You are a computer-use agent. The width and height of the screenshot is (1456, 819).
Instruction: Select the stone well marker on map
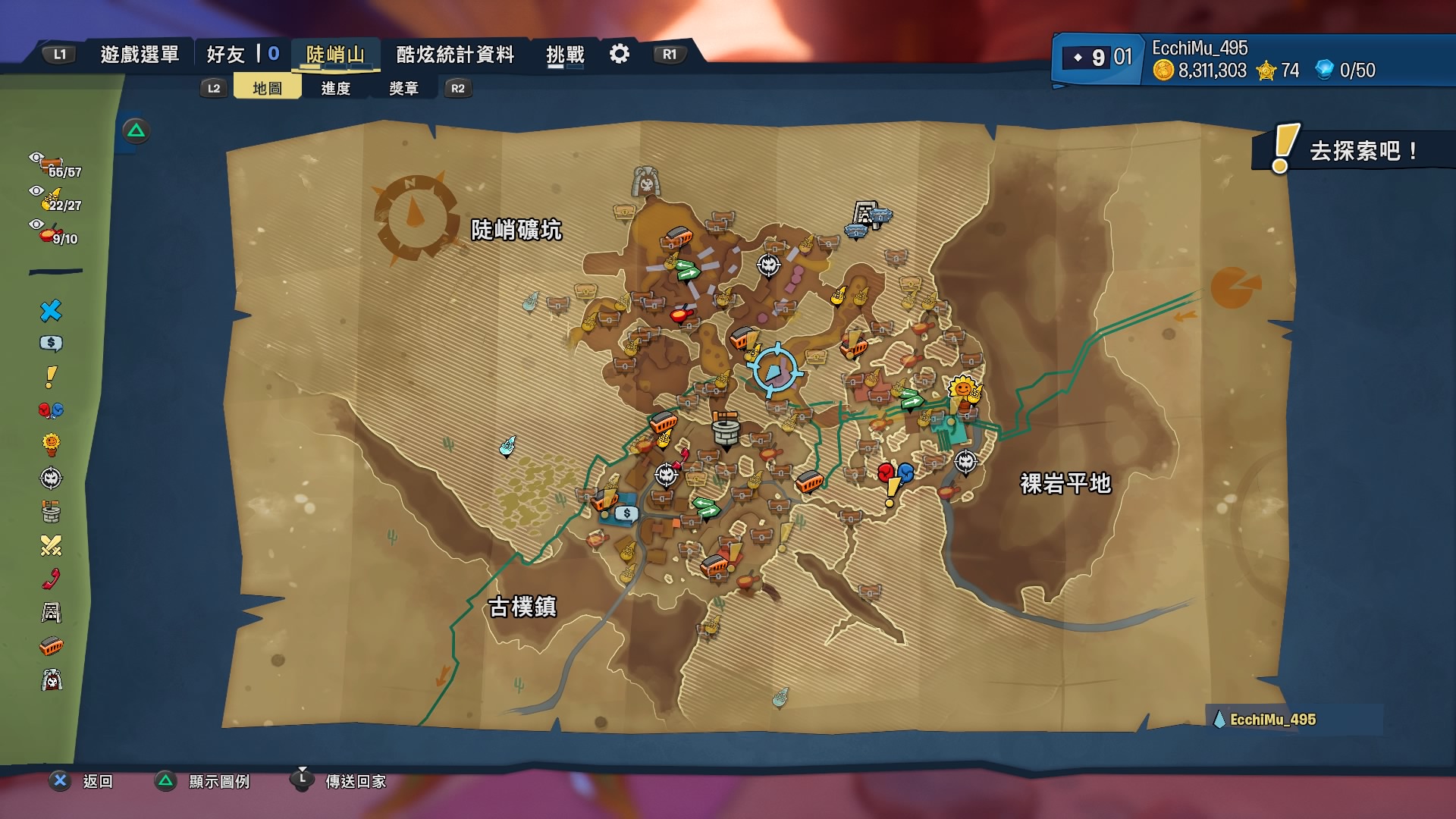coord(726,430)
